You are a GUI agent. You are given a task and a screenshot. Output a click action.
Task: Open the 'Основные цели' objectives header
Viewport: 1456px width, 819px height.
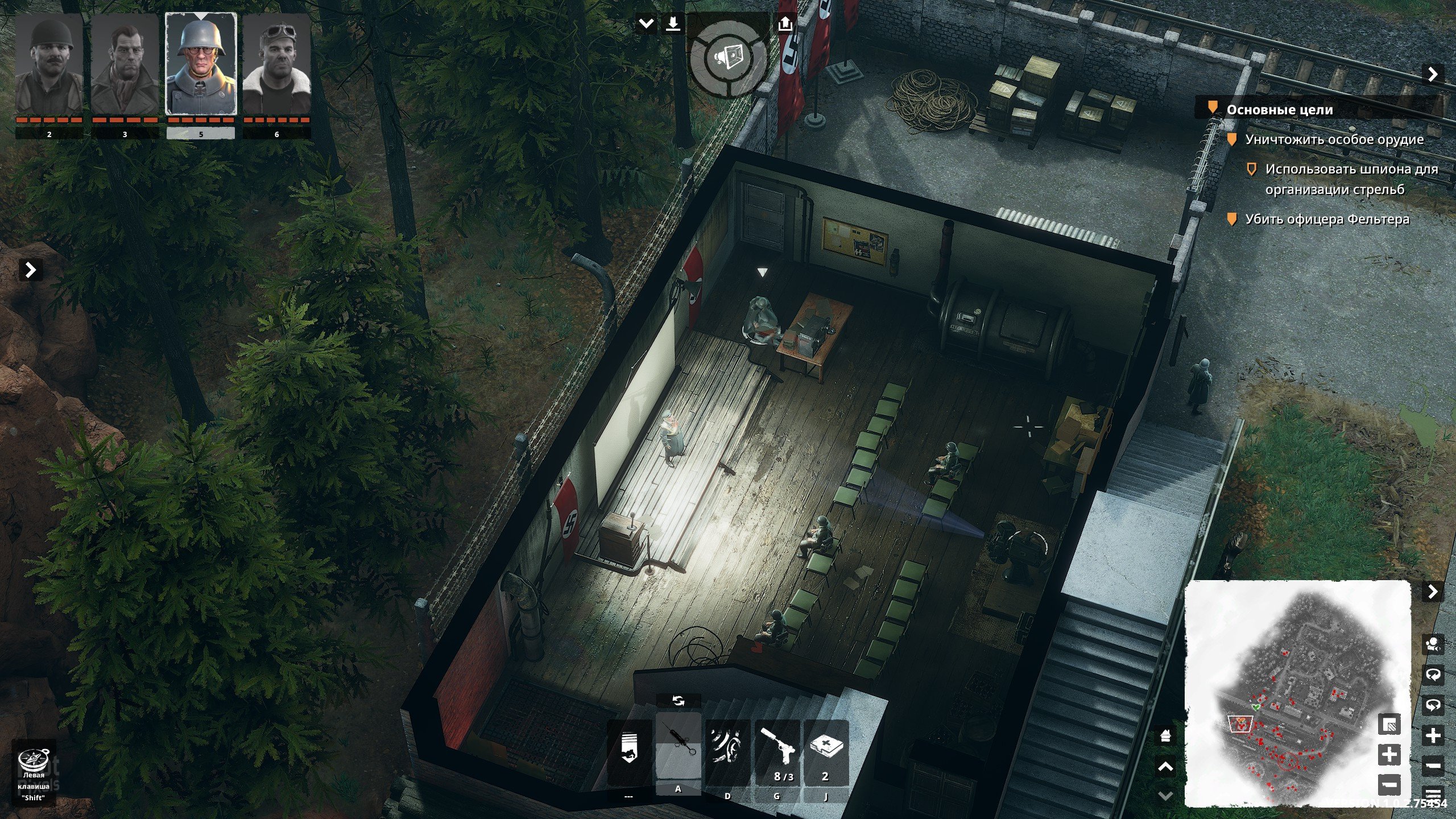coord(1279,110)
